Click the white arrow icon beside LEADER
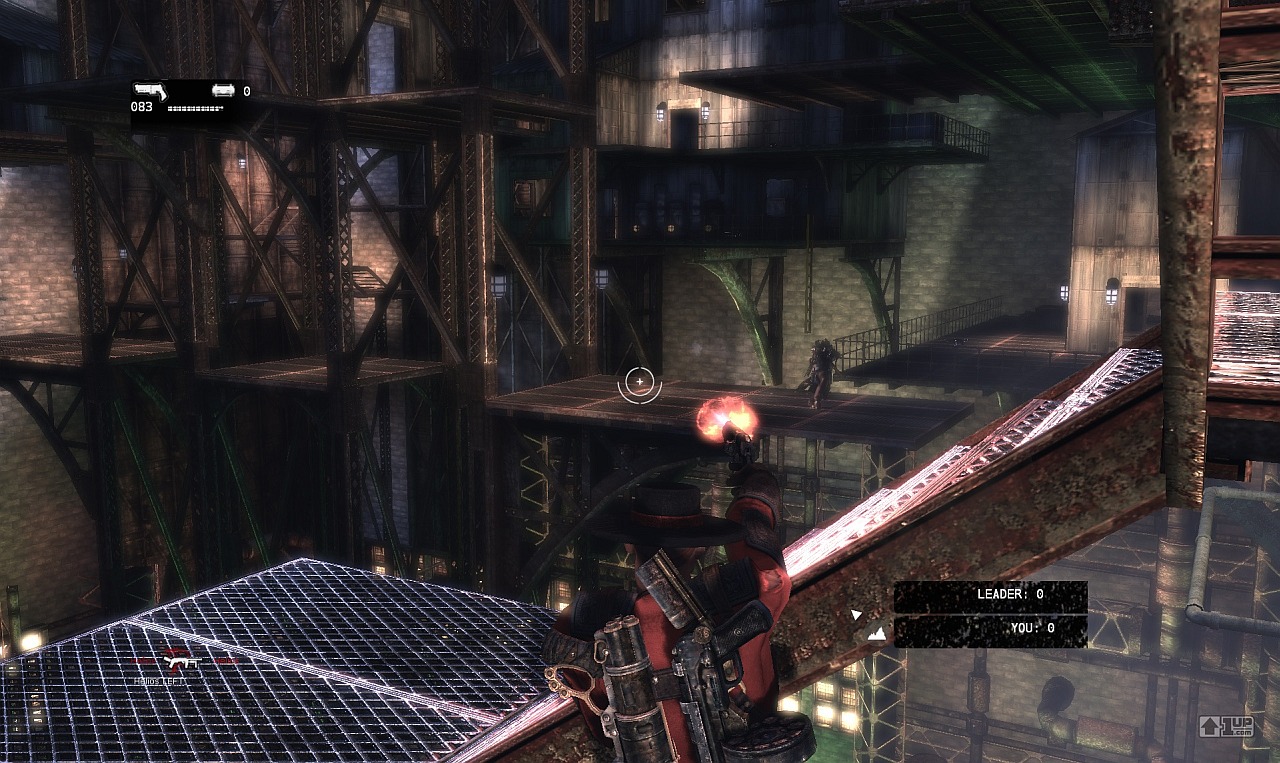The image size is (1280, 763). (856, 614)
